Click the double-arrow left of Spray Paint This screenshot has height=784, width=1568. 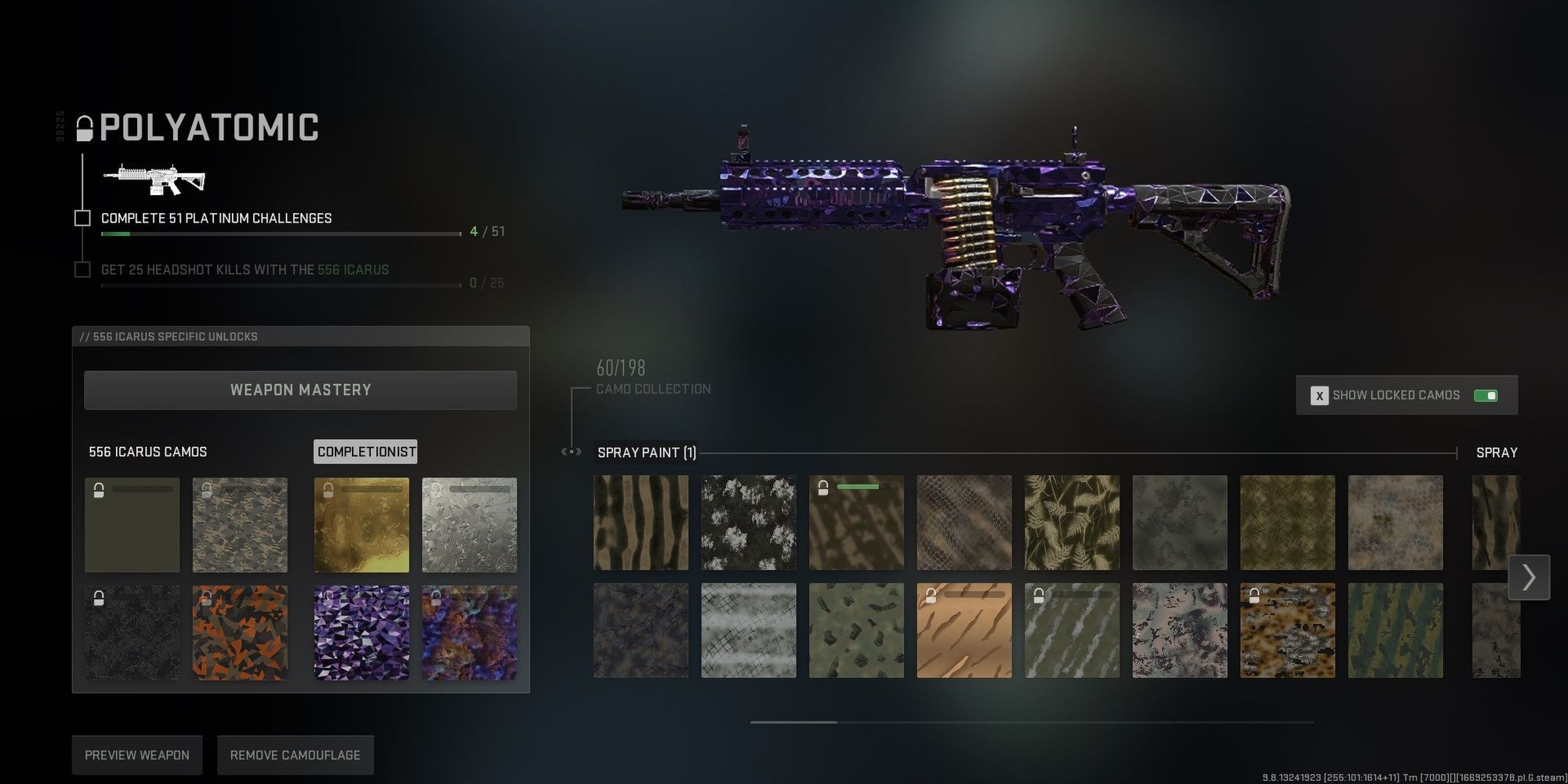click(570, 452)
